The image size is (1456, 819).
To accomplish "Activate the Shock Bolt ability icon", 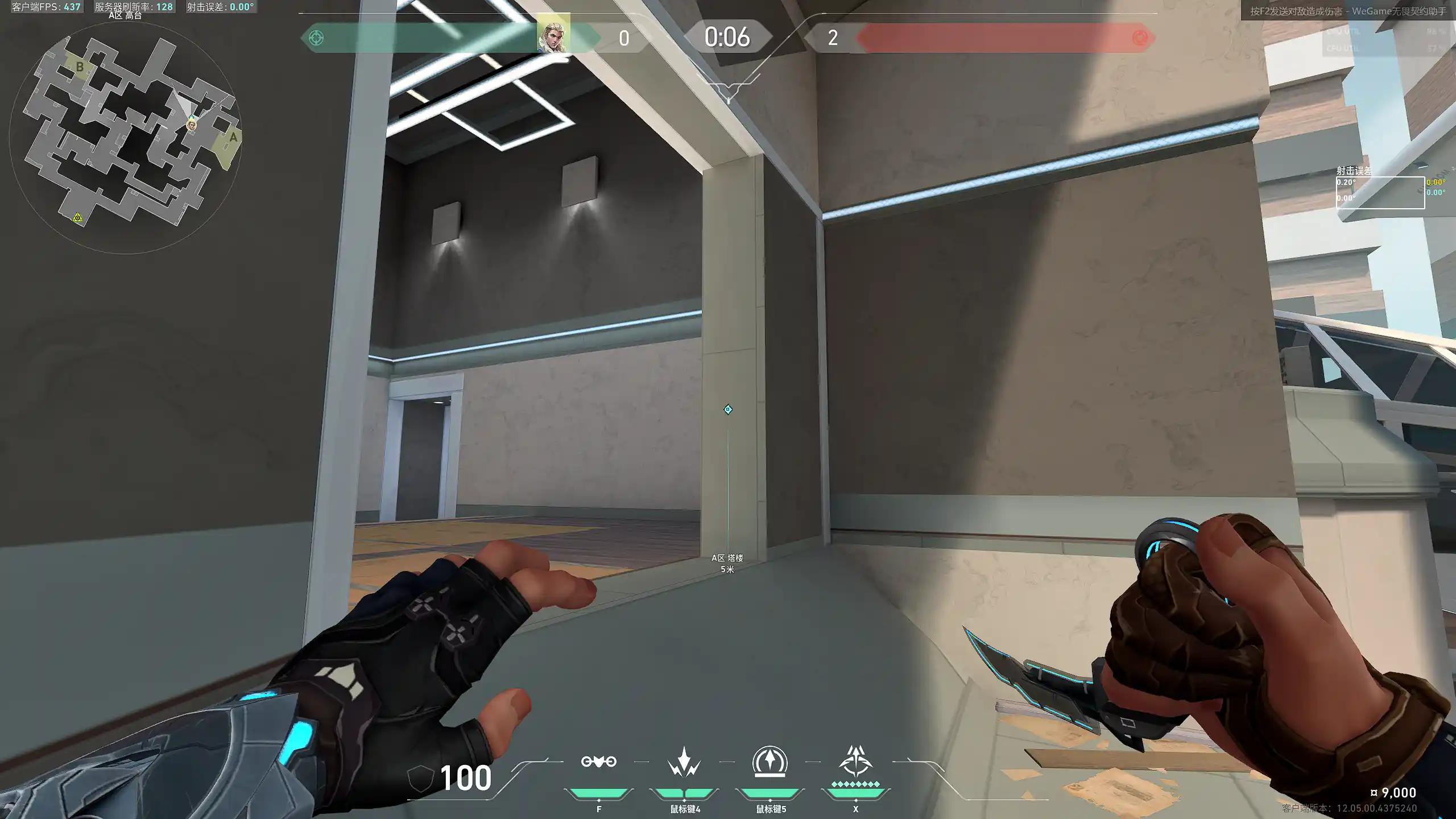I will click(x=684, y=763).
